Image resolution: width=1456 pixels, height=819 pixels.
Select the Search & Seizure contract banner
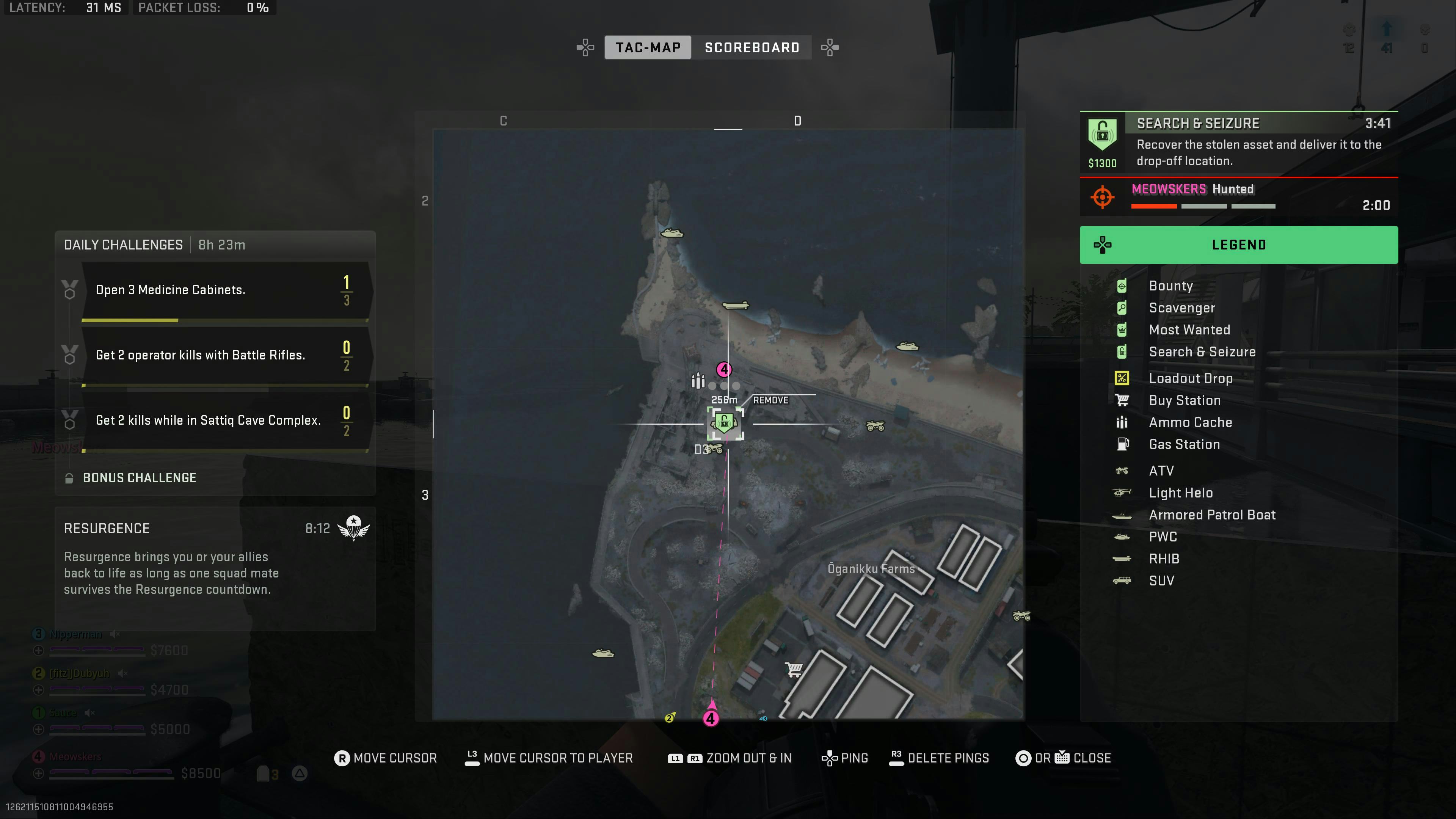click(1238, 143)
